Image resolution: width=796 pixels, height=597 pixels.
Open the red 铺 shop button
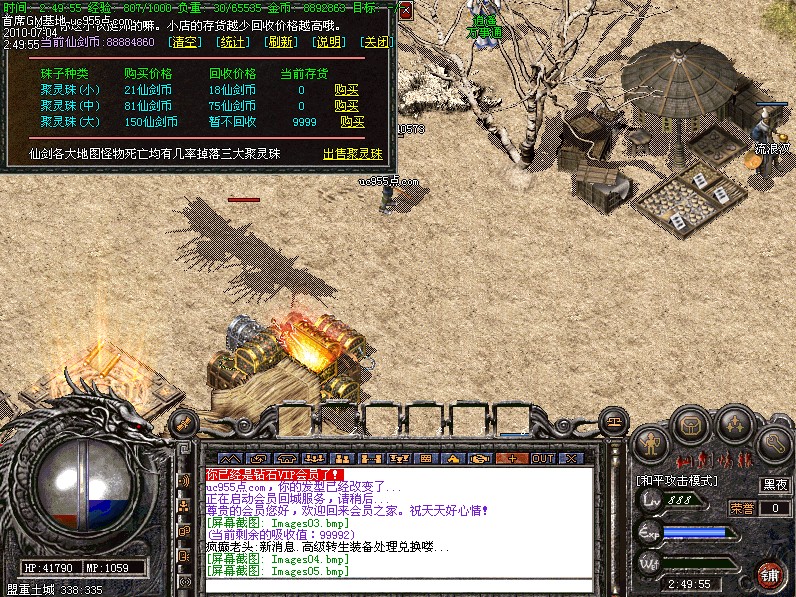click(x=770, y=575)
